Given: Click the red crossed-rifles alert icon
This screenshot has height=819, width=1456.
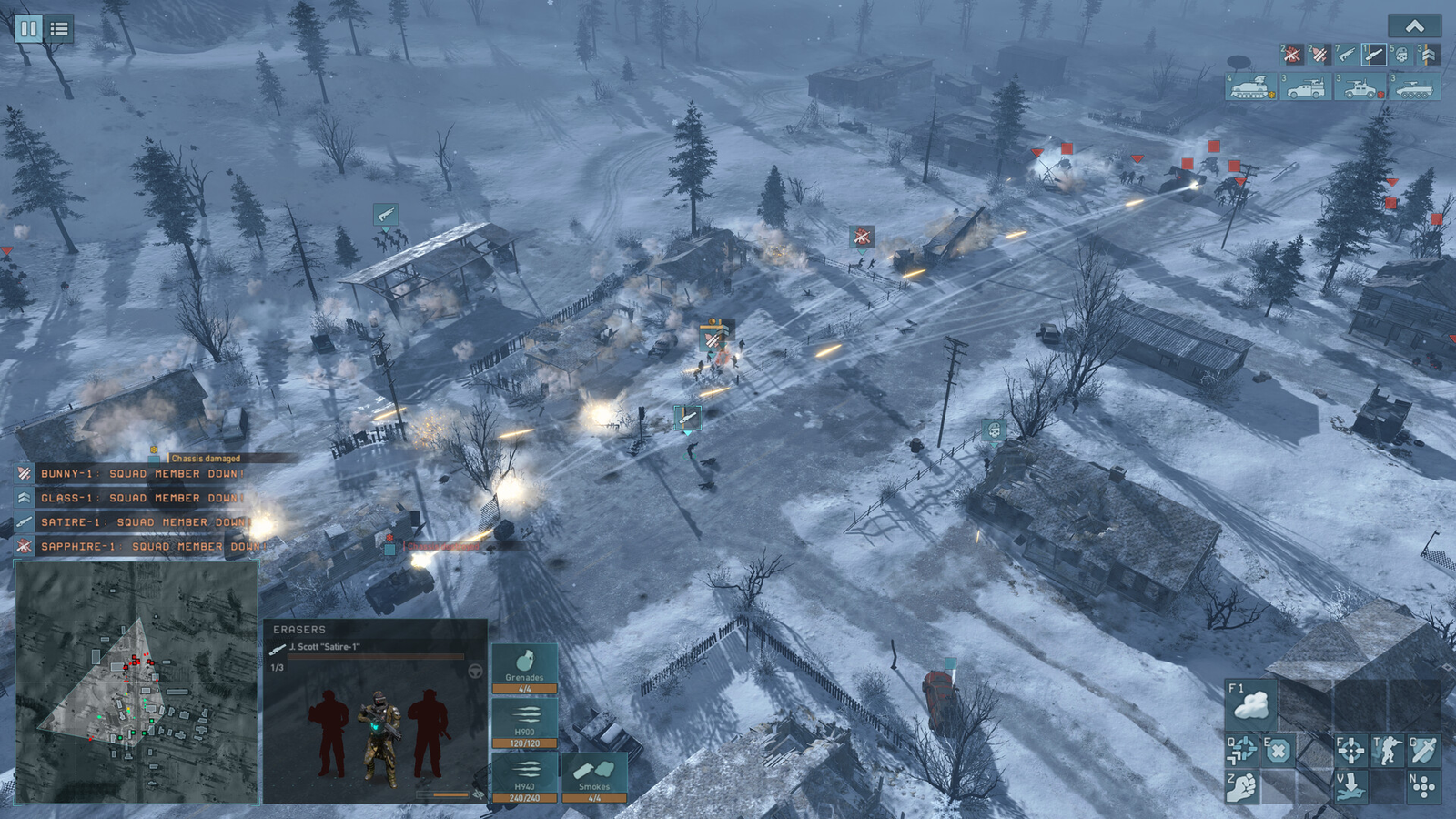Looking at the screenshot, I should (x=1292, y=55).
